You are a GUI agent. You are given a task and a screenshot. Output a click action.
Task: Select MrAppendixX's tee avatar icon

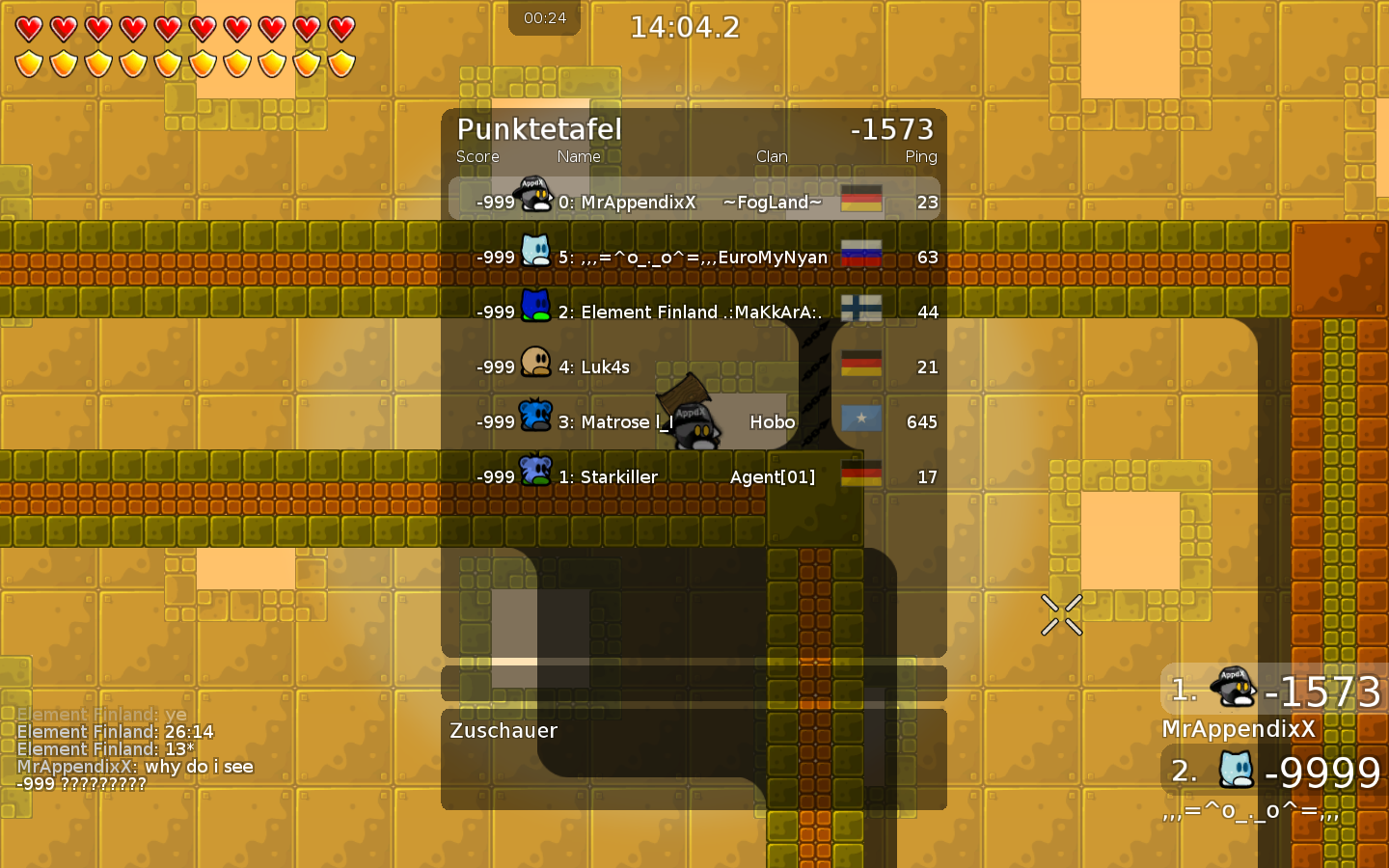pos(532,195)
